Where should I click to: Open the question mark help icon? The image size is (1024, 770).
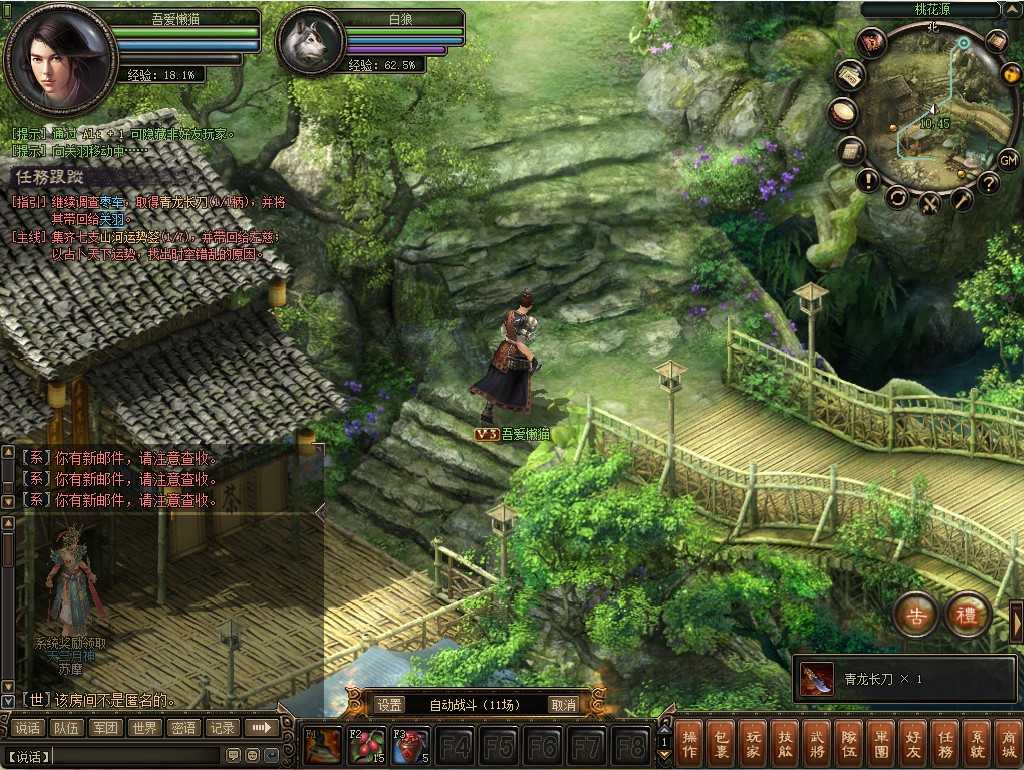(988, 183)
